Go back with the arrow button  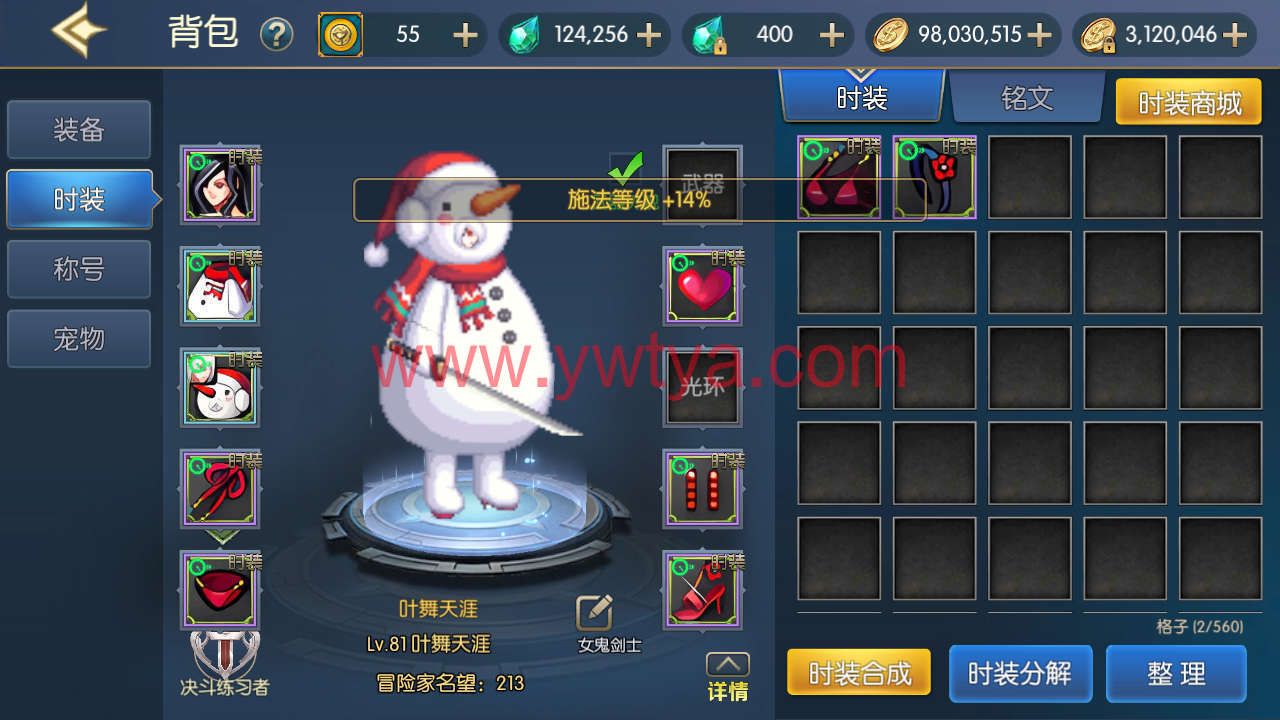pos(80,32)
